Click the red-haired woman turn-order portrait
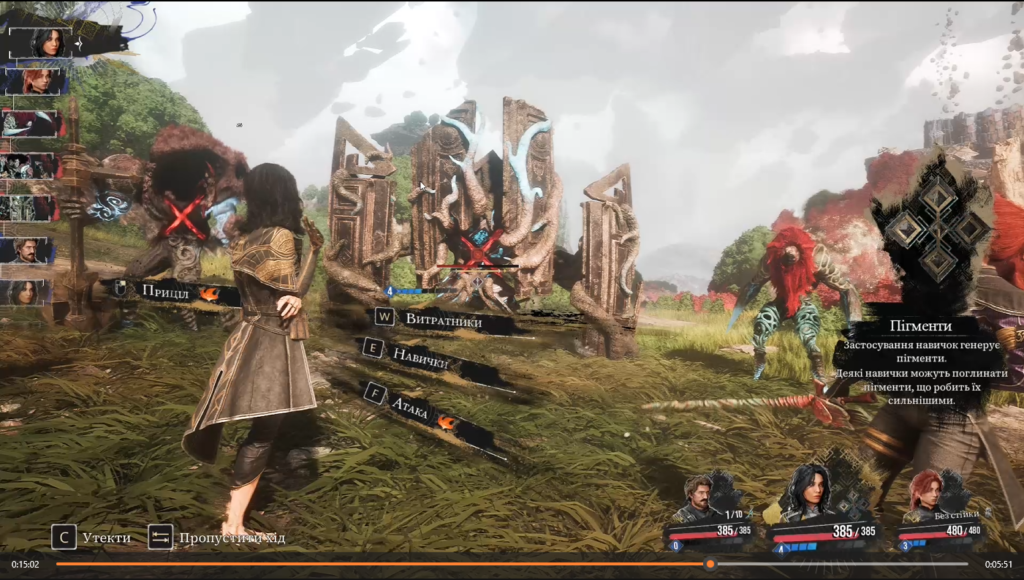Screen dimensions: 1024x580 [37, 81]
